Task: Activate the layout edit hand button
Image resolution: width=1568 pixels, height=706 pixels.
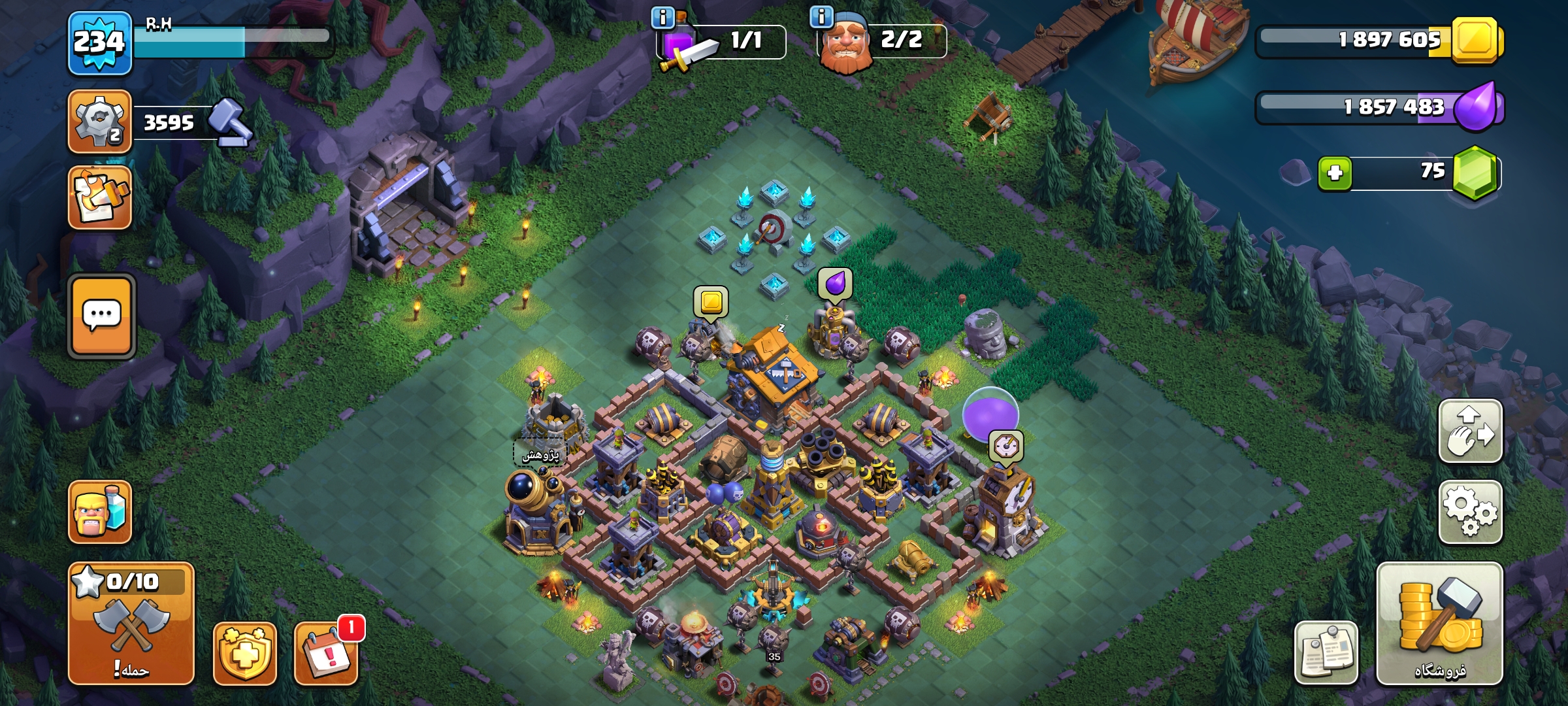Action: (x=1470, y=431)
